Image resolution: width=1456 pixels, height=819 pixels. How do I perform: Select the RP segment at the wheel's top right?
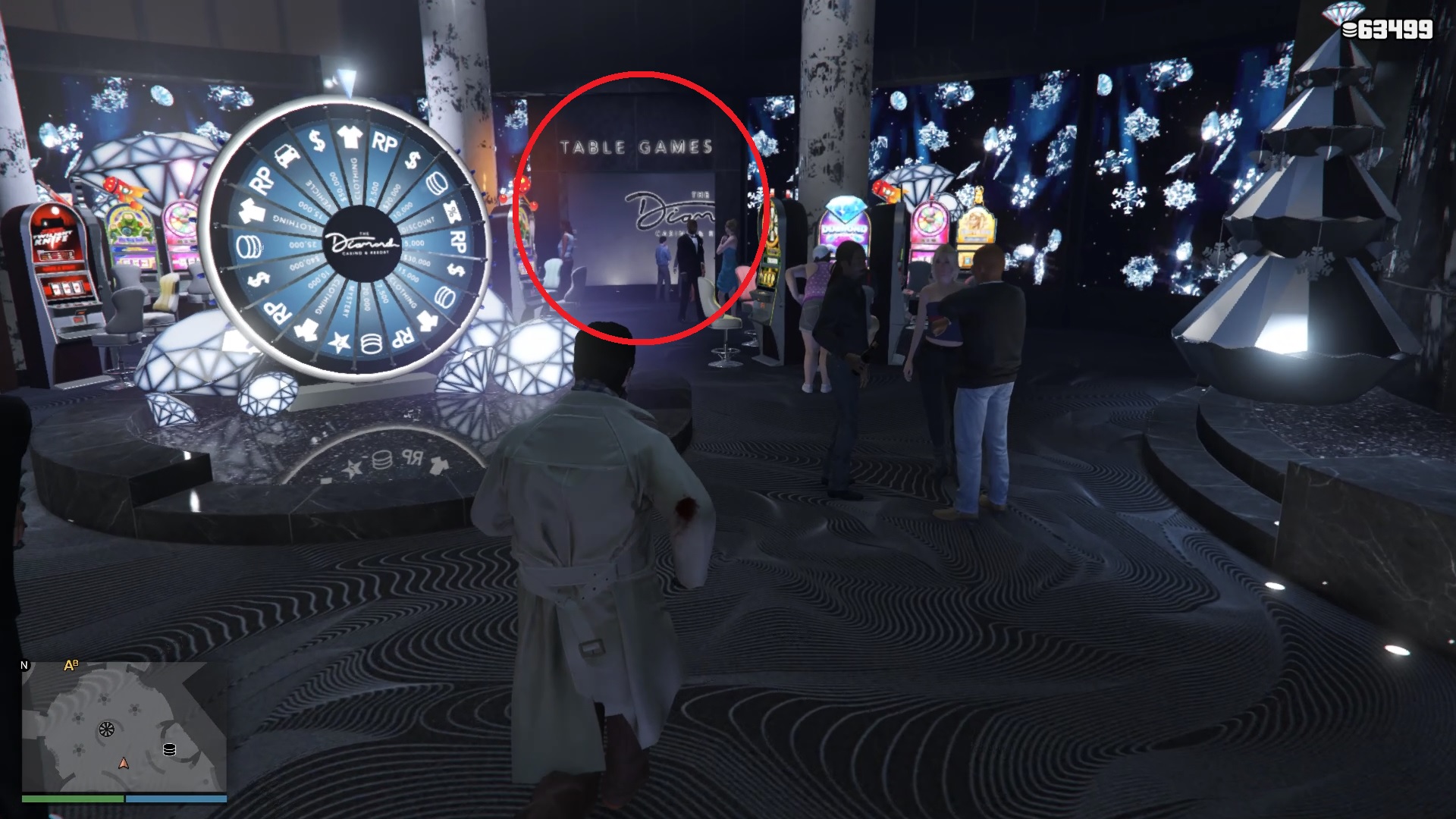coord(385,142)
